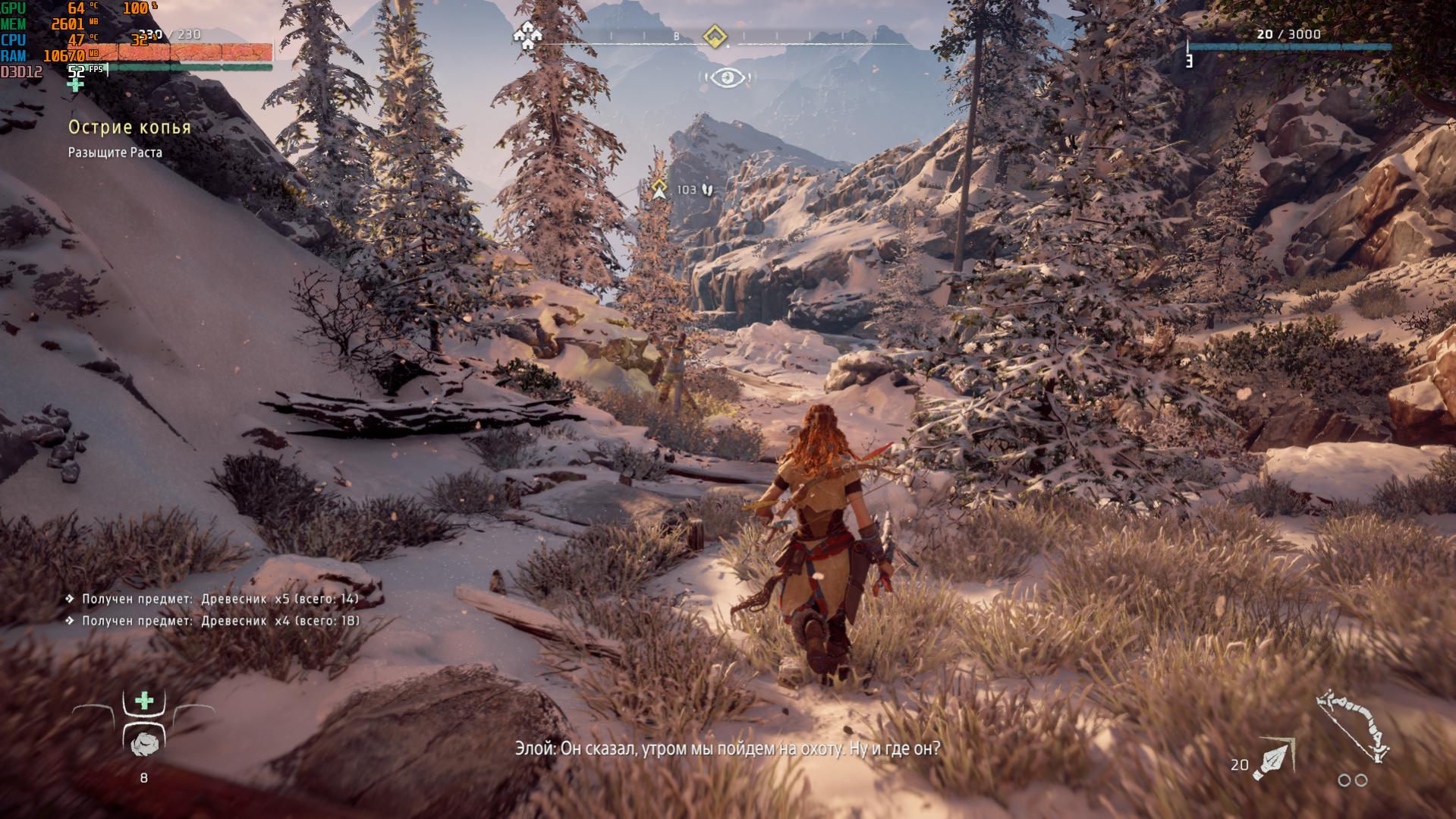
Task: Use the green medicine cross in the tool selector
Action: [144, 701]
